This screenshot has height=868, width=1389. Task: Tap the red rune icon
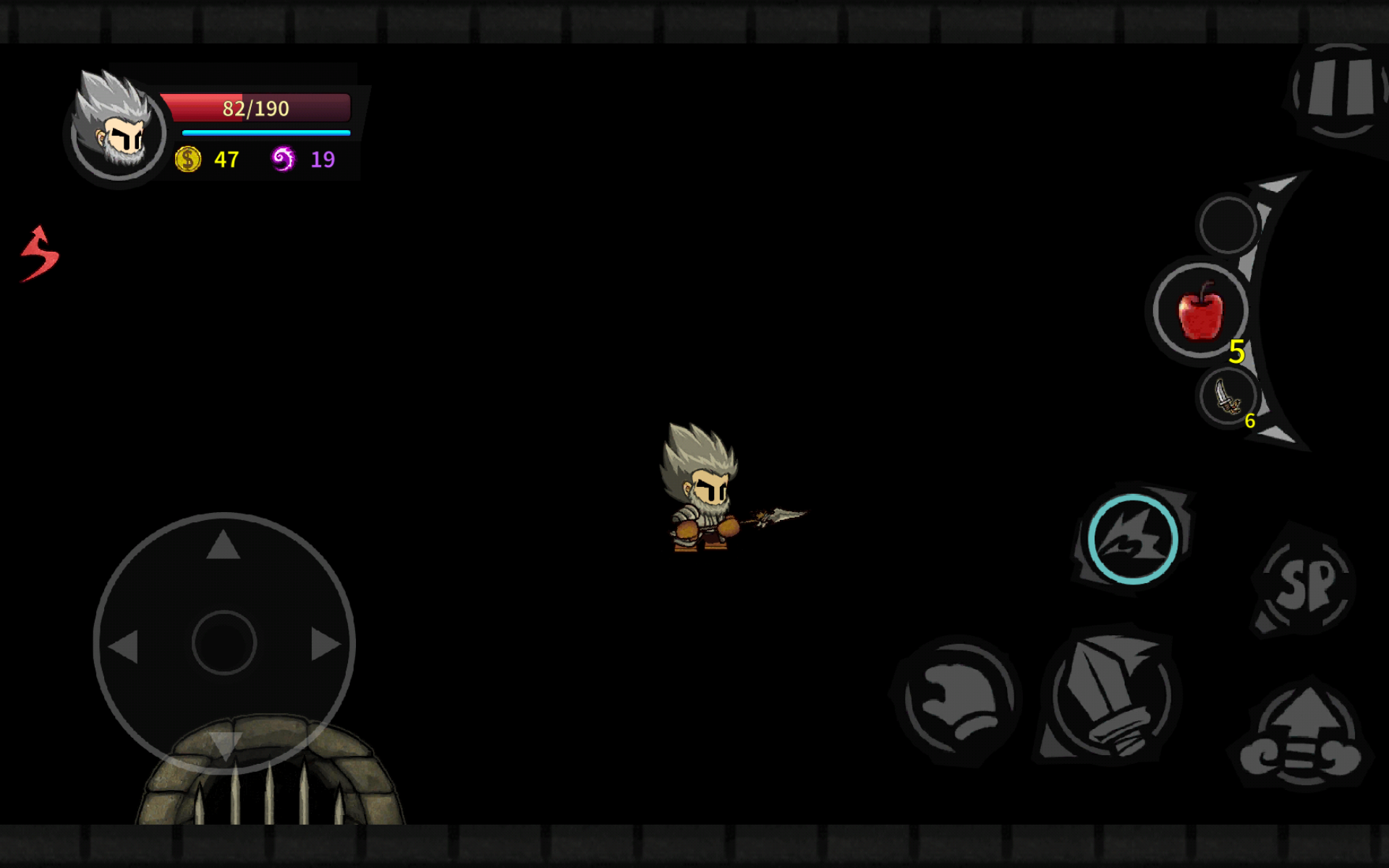tap(40, 254)
